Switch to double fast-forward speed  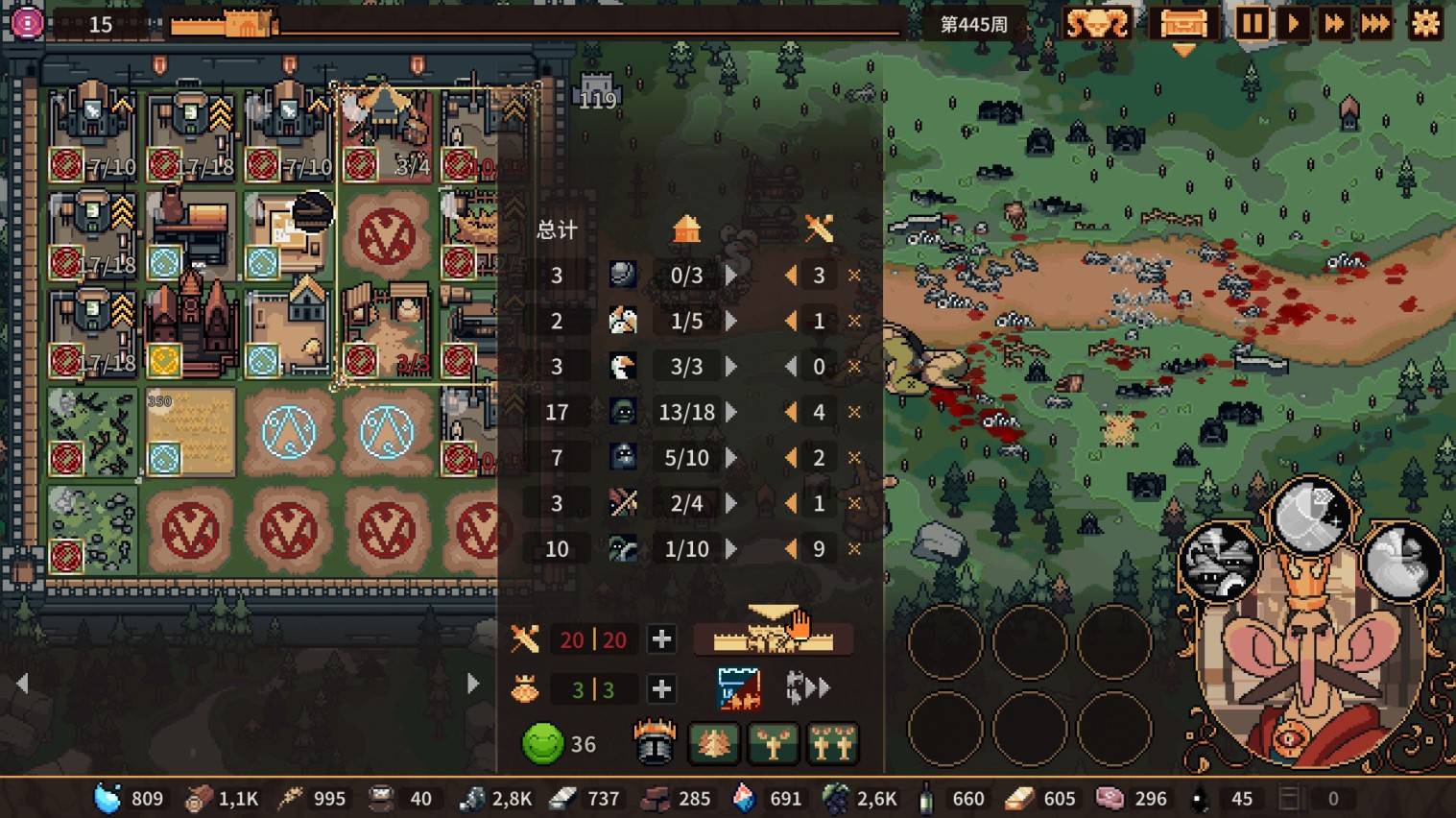click(x=1334, y=24)
